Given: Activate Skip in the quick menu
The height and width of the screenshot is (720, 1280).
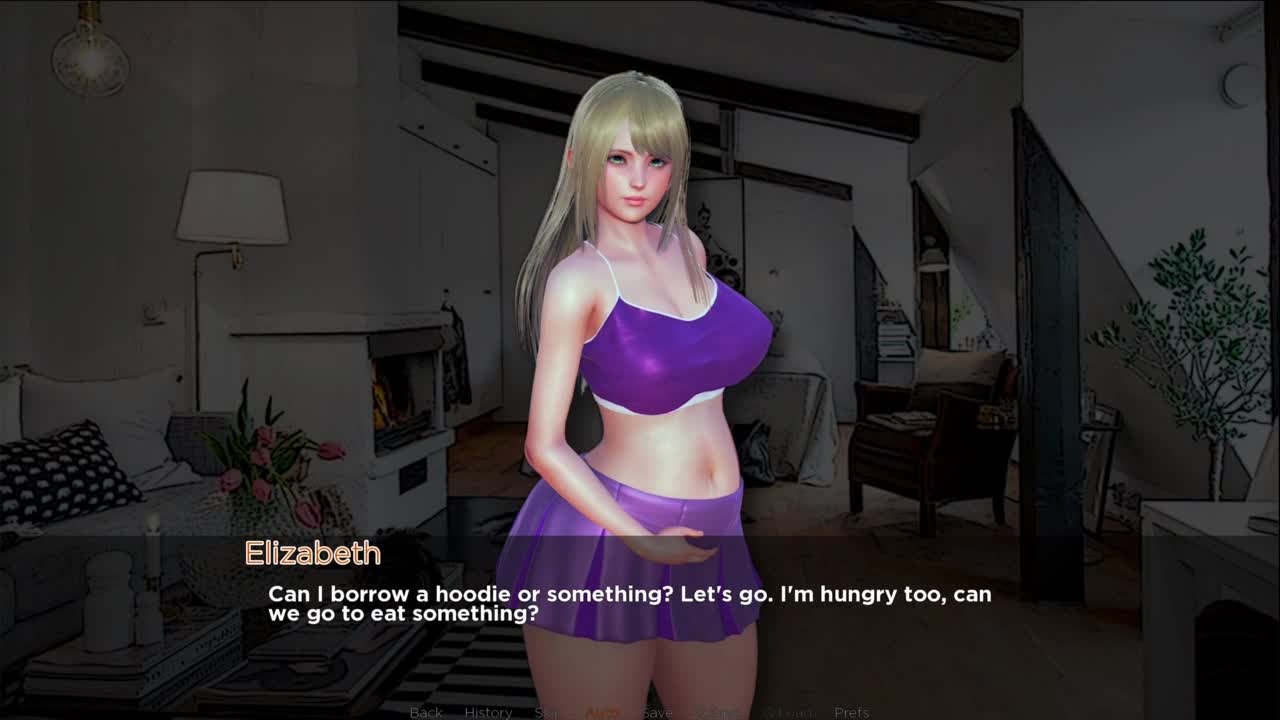Looking at the screenshot, I should (547, 712).
